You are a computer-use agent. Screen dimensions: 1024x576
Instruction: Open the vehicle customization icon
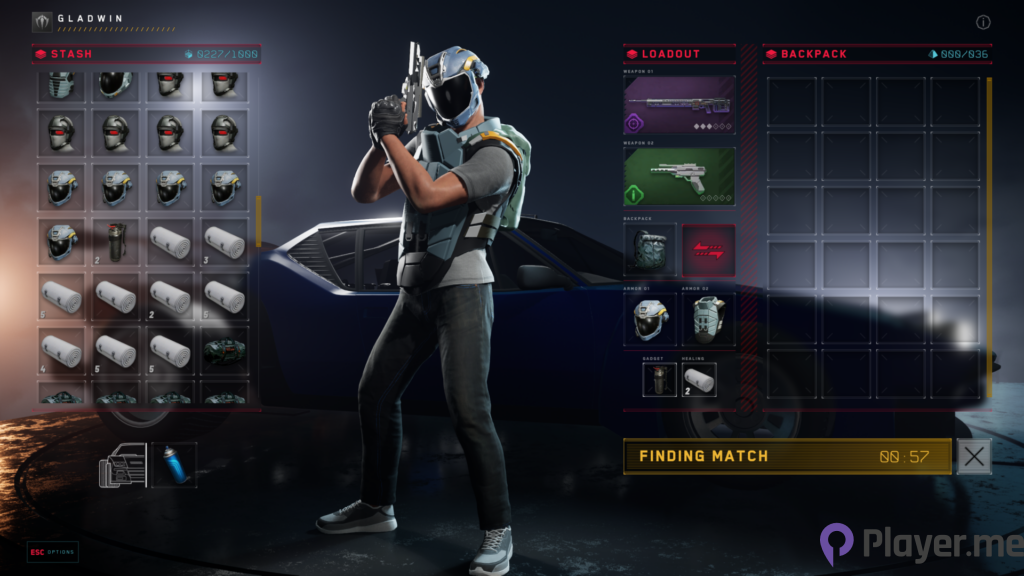coord(122,466)
